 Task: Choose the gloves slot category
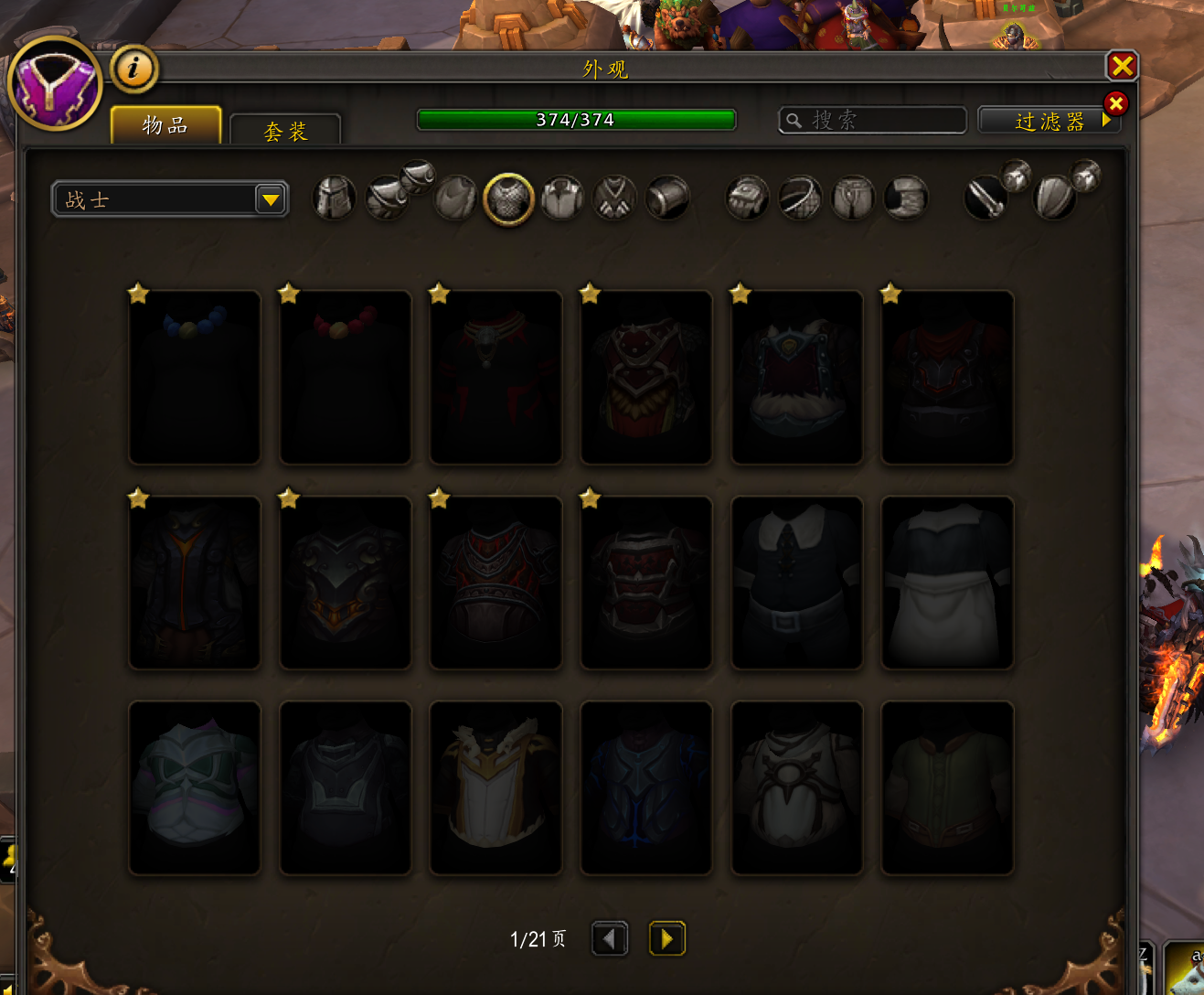[747, 198]
